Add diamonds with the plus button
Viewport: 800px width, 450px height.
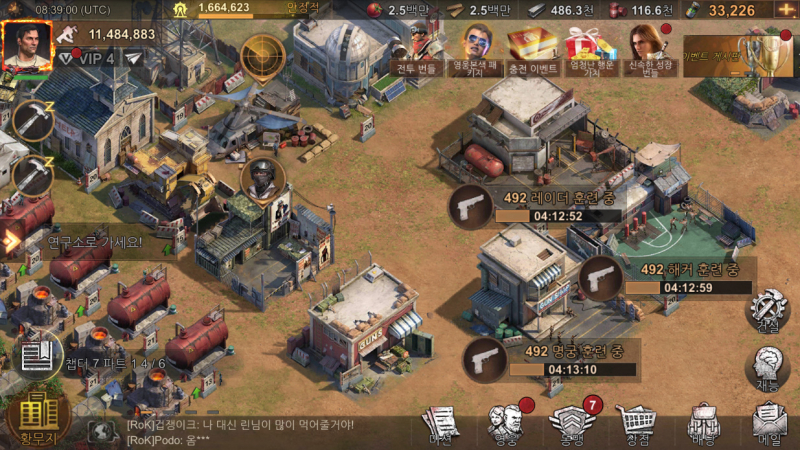coord(782,10)
